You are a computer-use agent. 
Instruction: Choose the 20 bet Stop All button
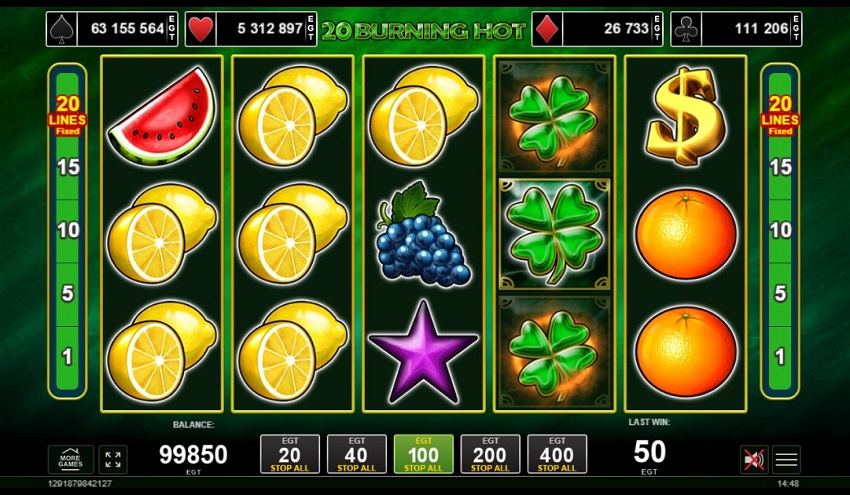point(290,454)
